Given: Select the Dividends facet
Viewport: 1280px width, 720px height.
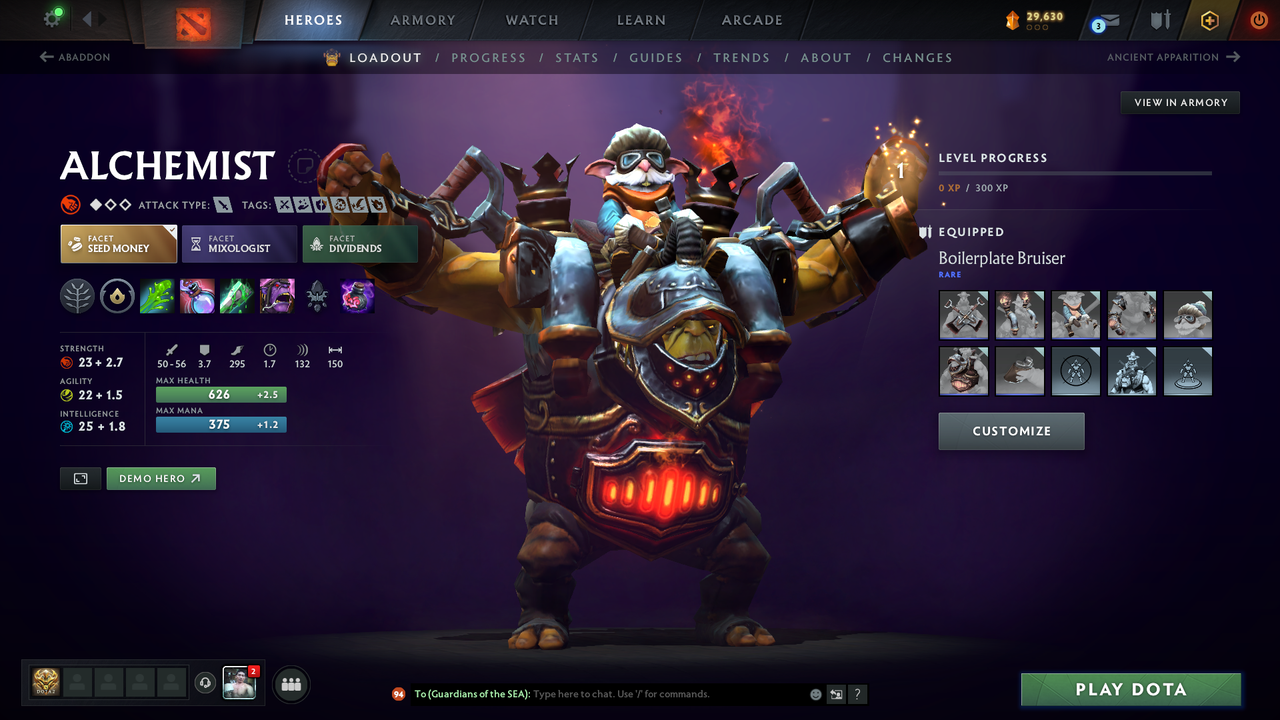Looking at the screenshot, I should coord(360,243).
